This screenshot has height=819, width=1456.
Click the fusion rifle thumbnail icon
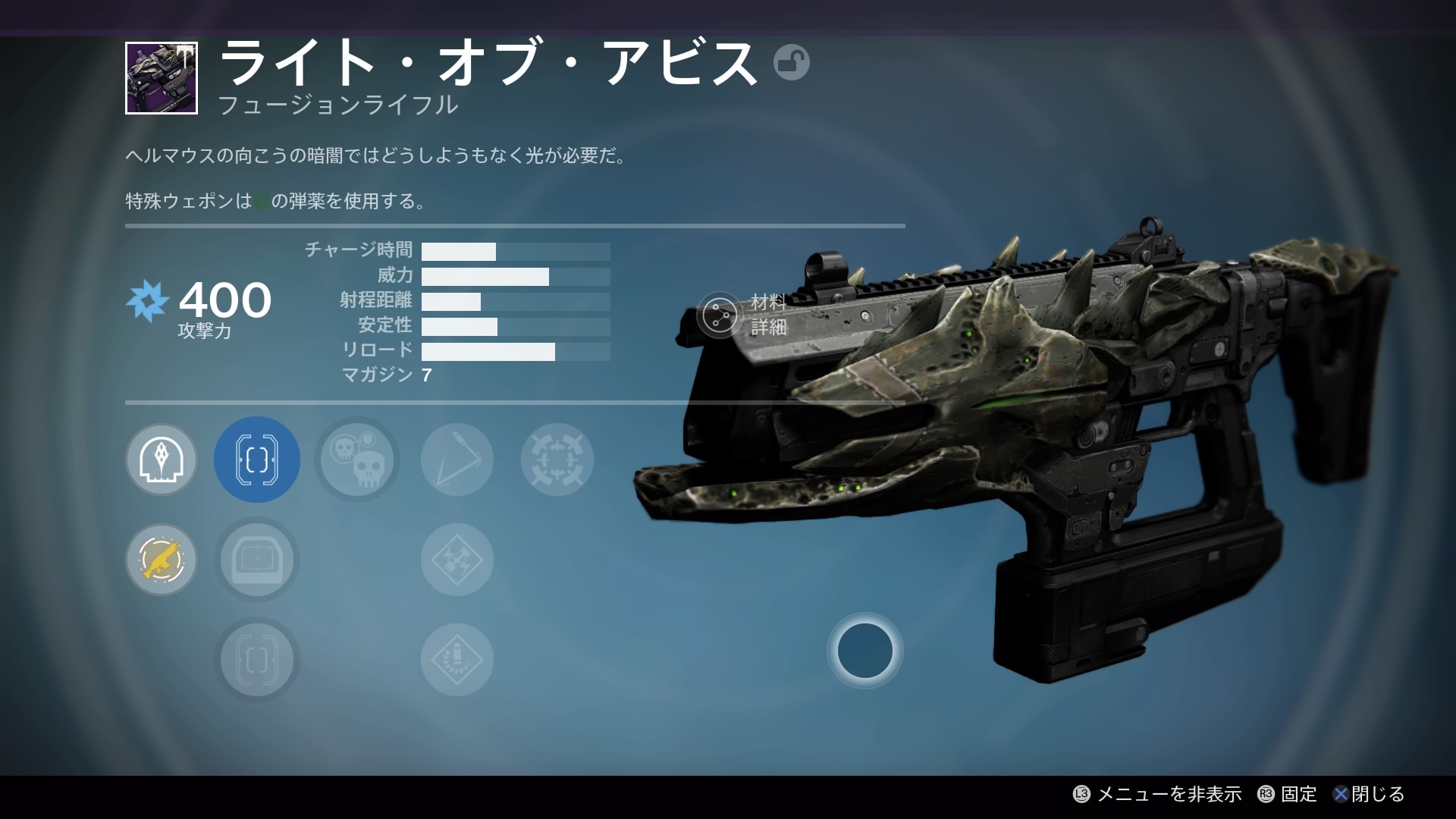162,78
